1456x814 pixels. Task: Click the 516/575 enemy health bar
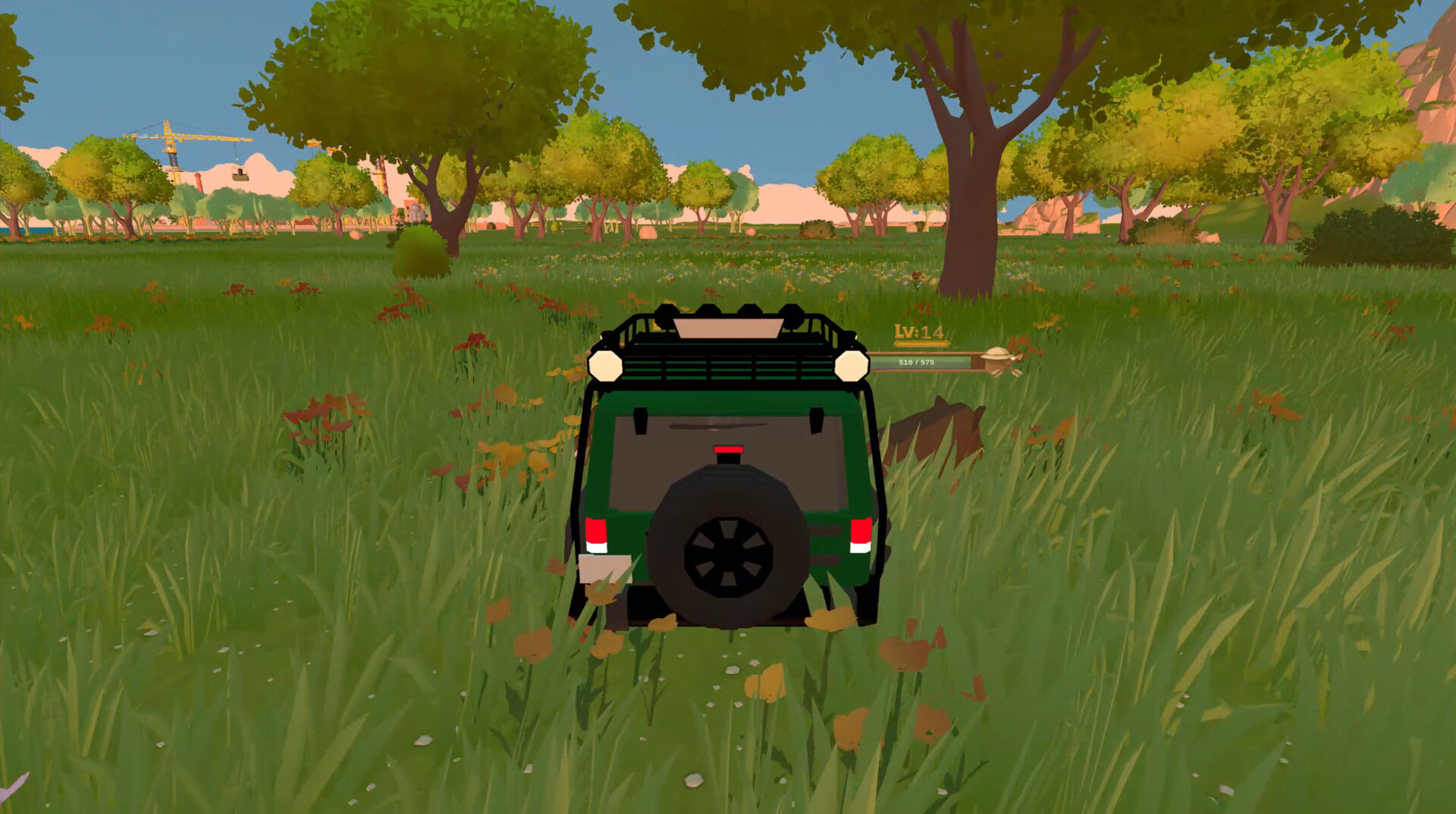pos(918,362)
